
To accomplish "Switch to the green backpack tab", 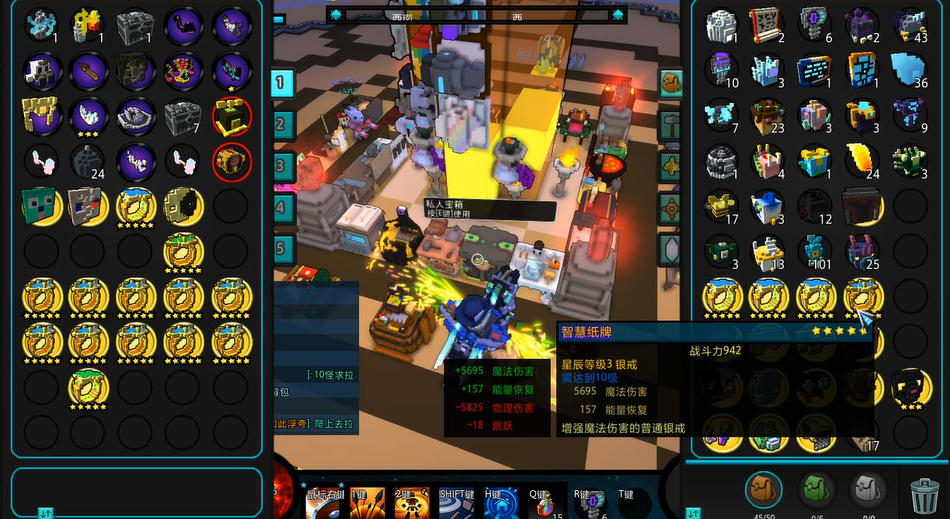I will click(x=816, y=490).
